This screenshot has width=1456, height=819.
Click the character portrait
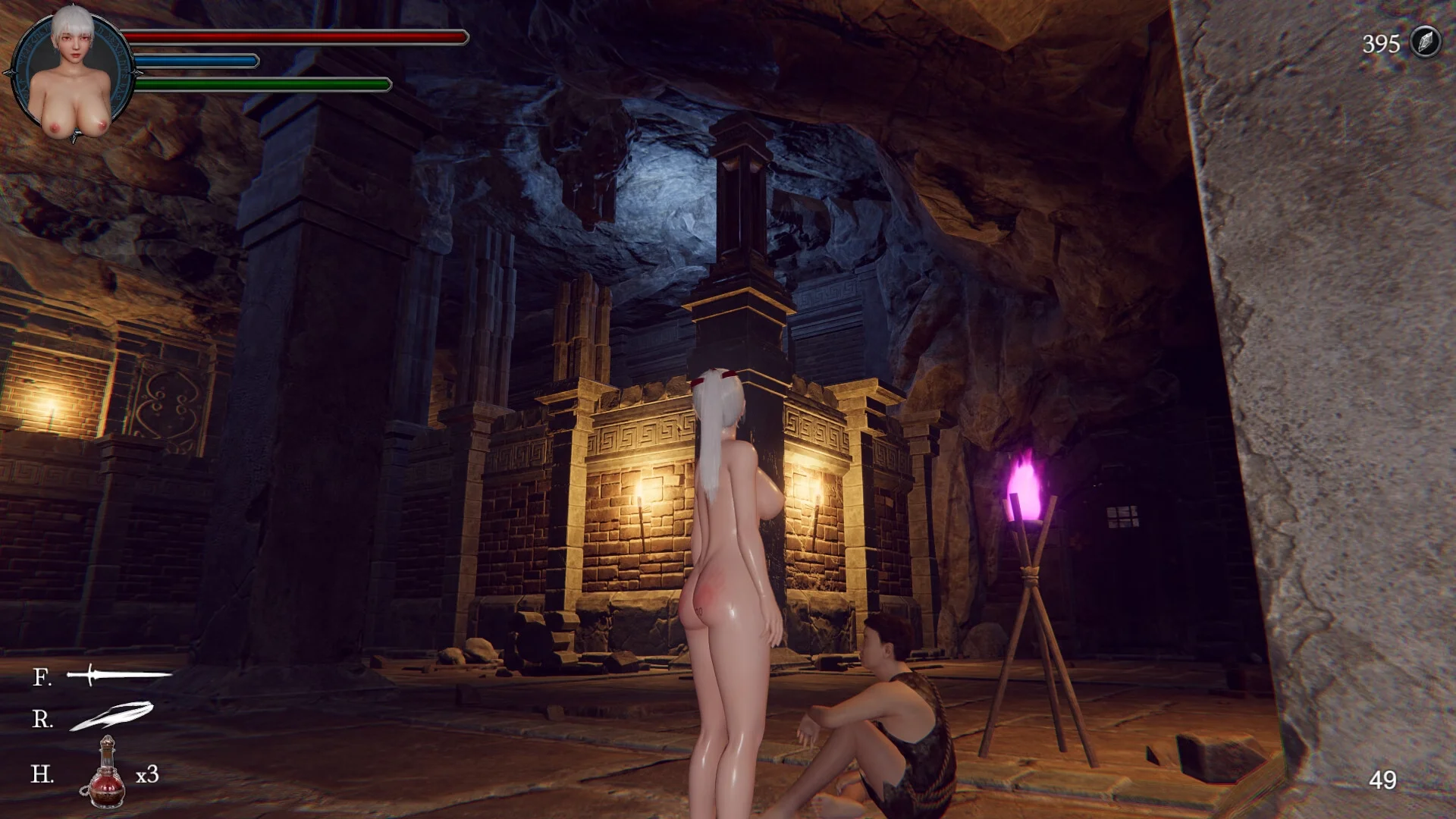(x=73, y=72)
